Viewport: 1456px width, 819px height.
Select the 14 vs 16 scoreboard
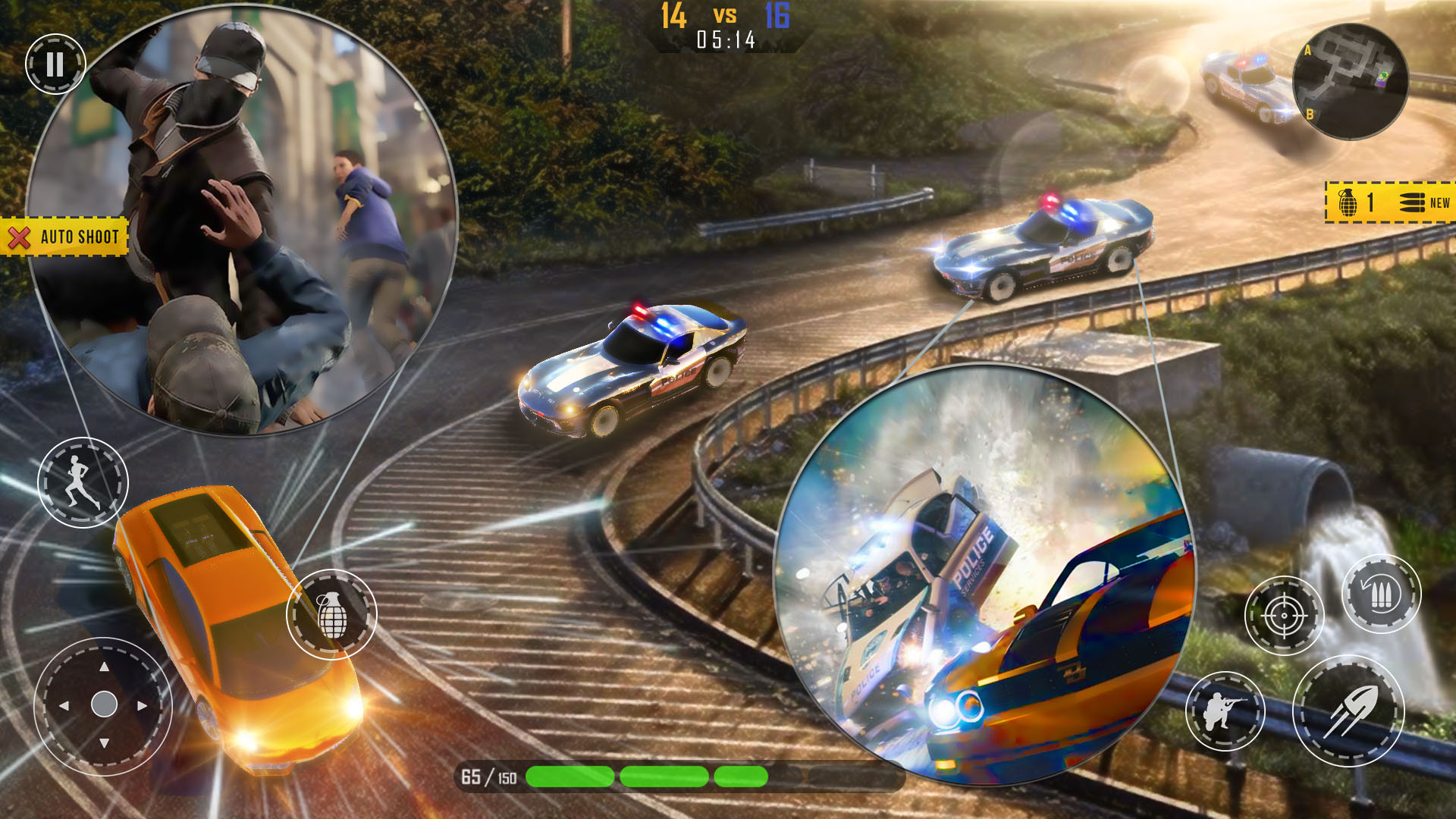click(x=724, y=17)
